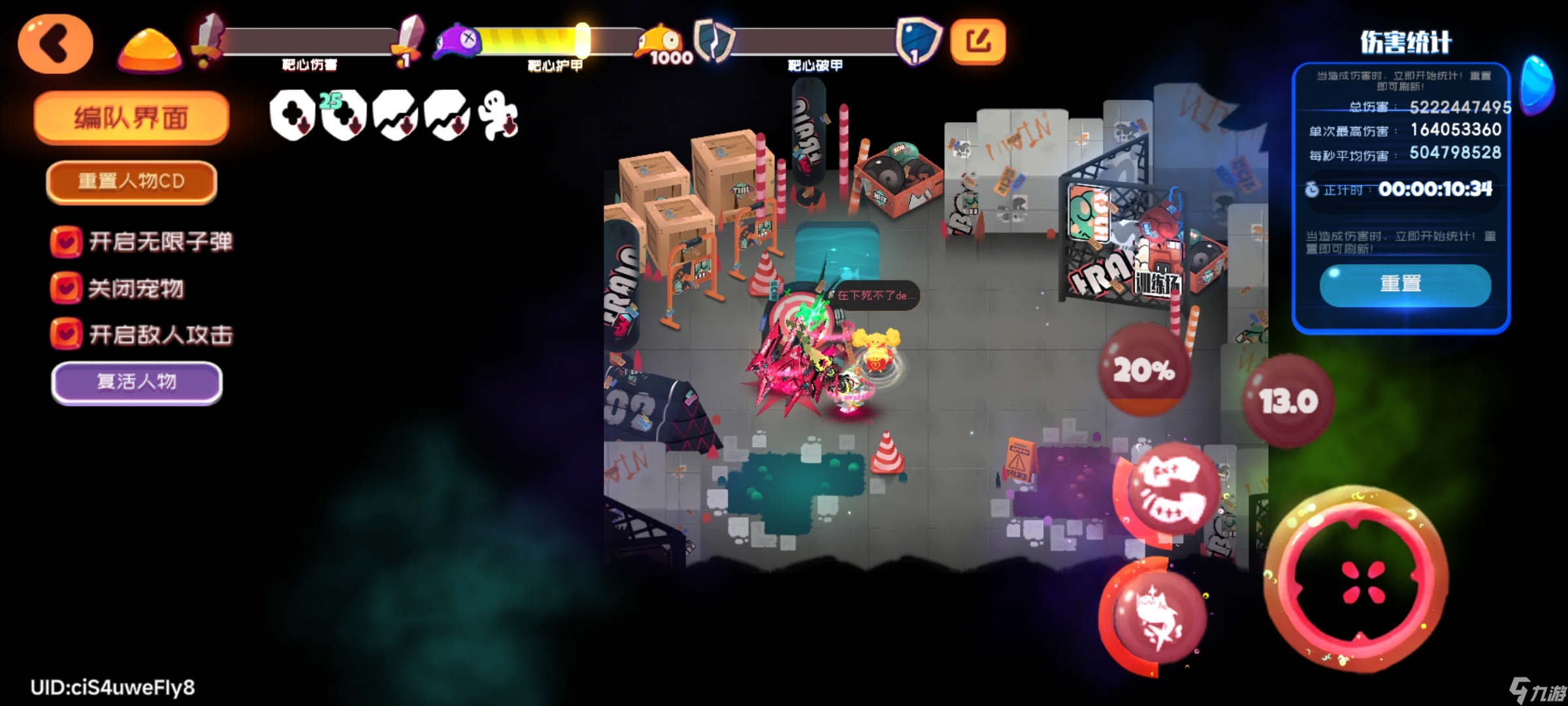This screenshot has height=706, width=1568.
Task: Tap the orange export button beside 靶心破甲
Action: pyautogui.click(x=977, y=42)
